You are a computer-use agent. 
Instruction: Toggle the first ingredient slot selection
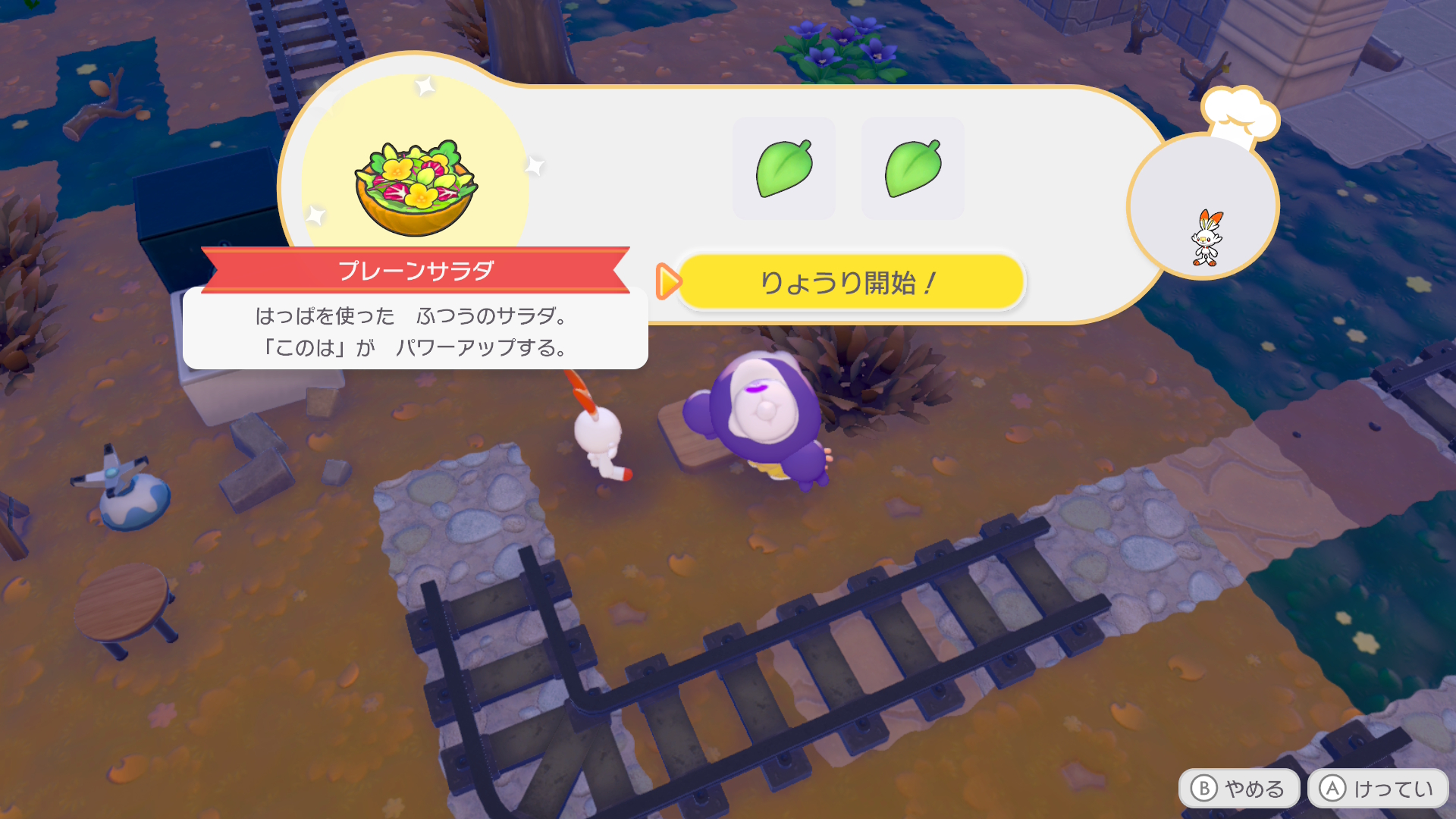coord(783,168)
